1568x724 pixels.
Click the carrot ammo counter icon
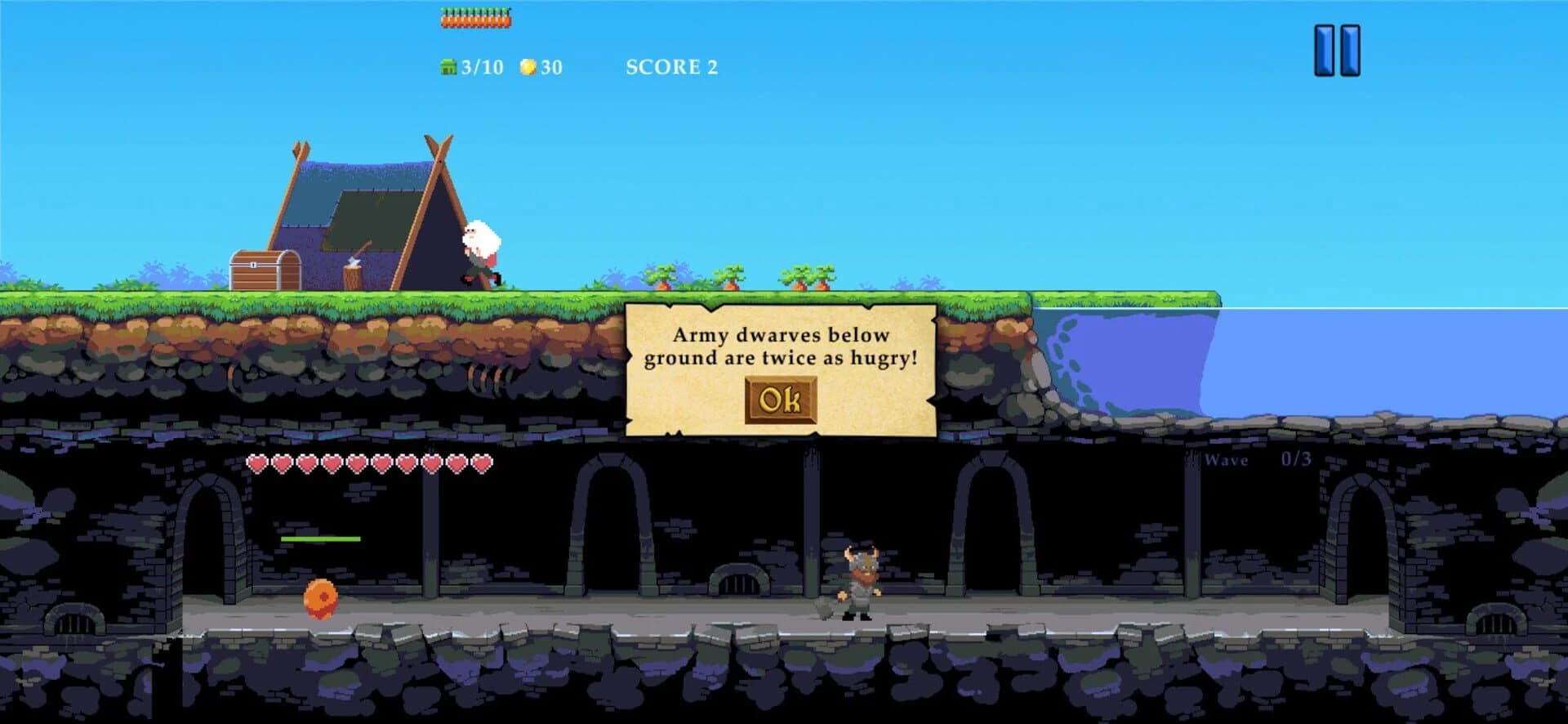[x=474, y=16]
